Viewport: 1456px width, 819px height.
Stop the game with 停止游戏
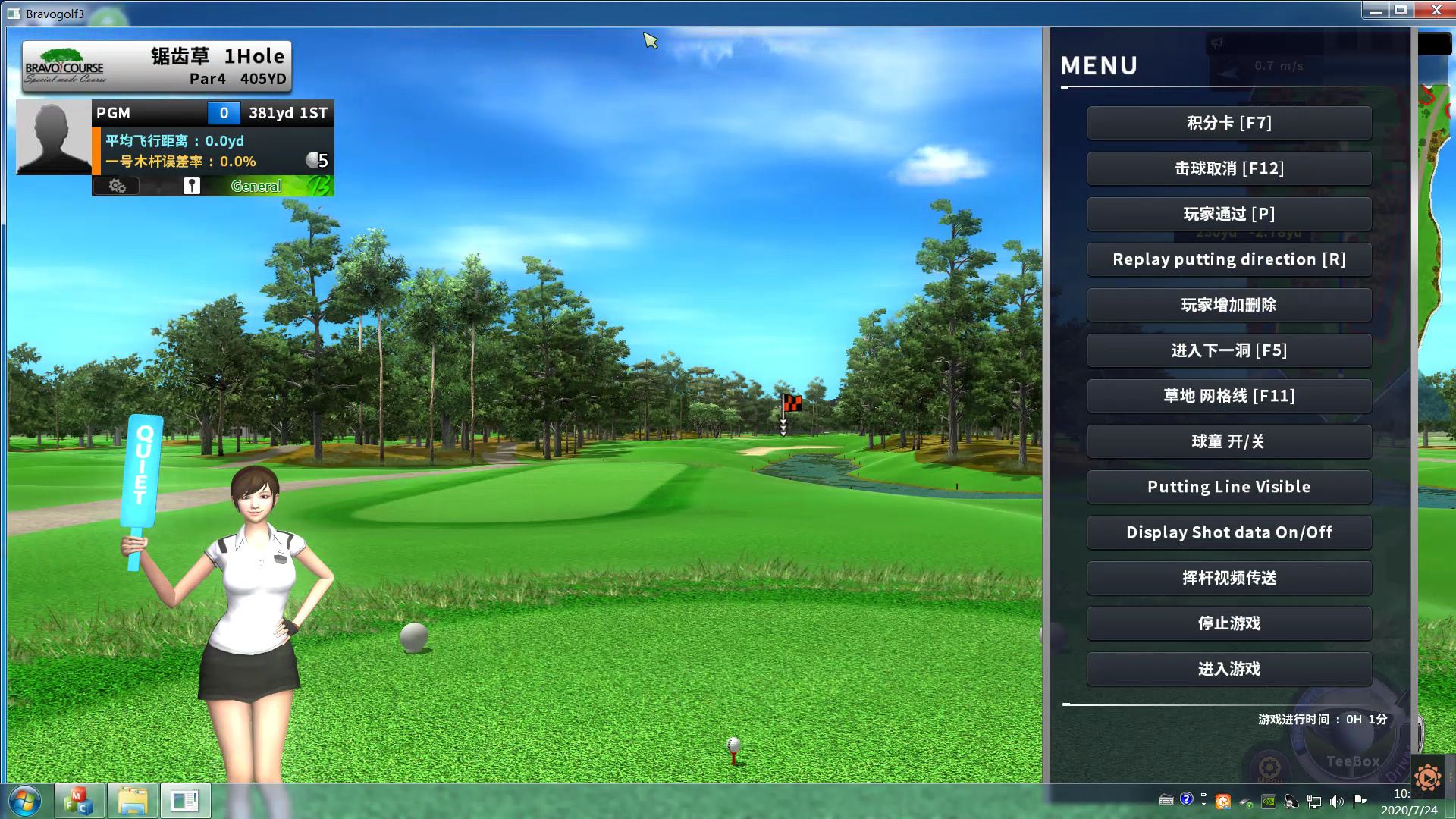(x=1228, y=623)
